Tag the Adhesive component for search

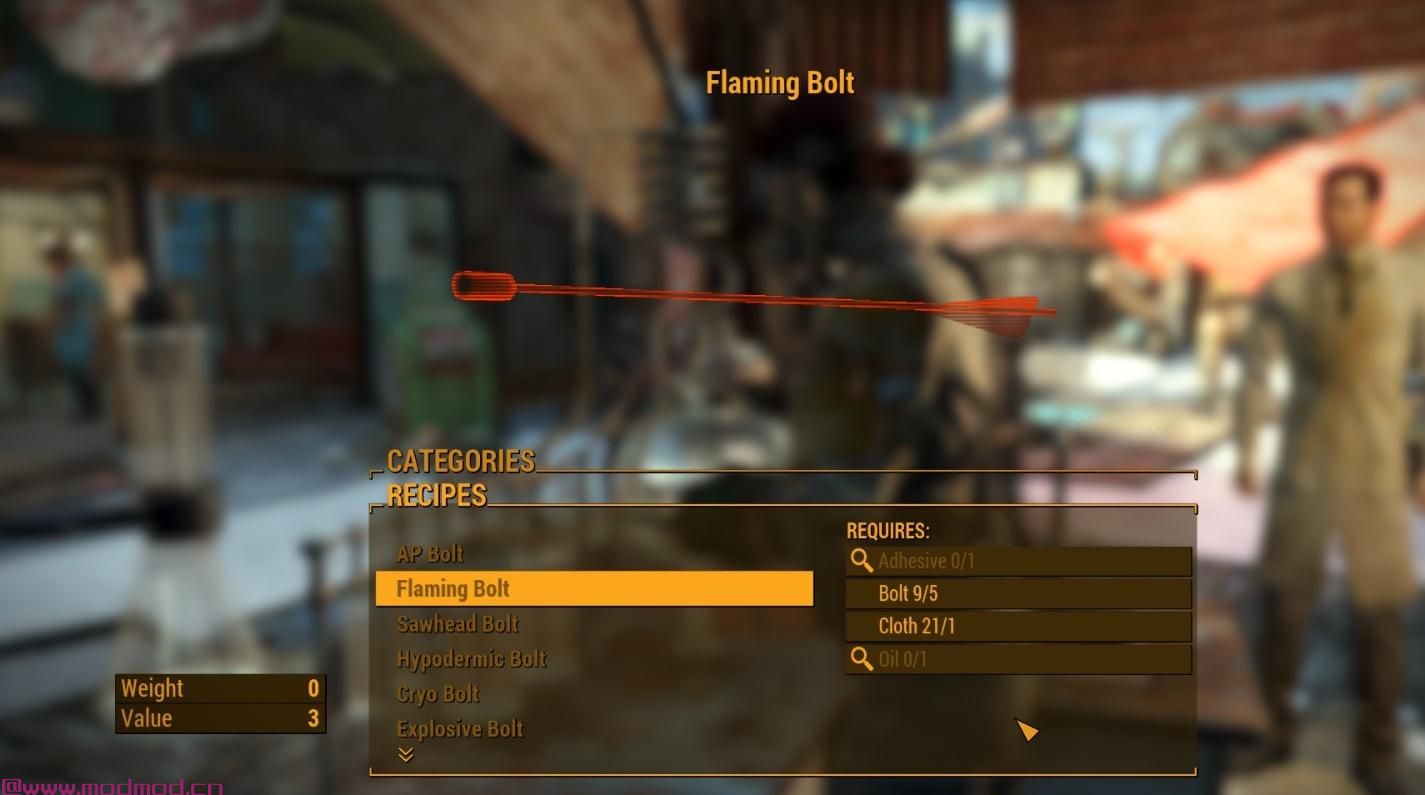coord(861,561)
